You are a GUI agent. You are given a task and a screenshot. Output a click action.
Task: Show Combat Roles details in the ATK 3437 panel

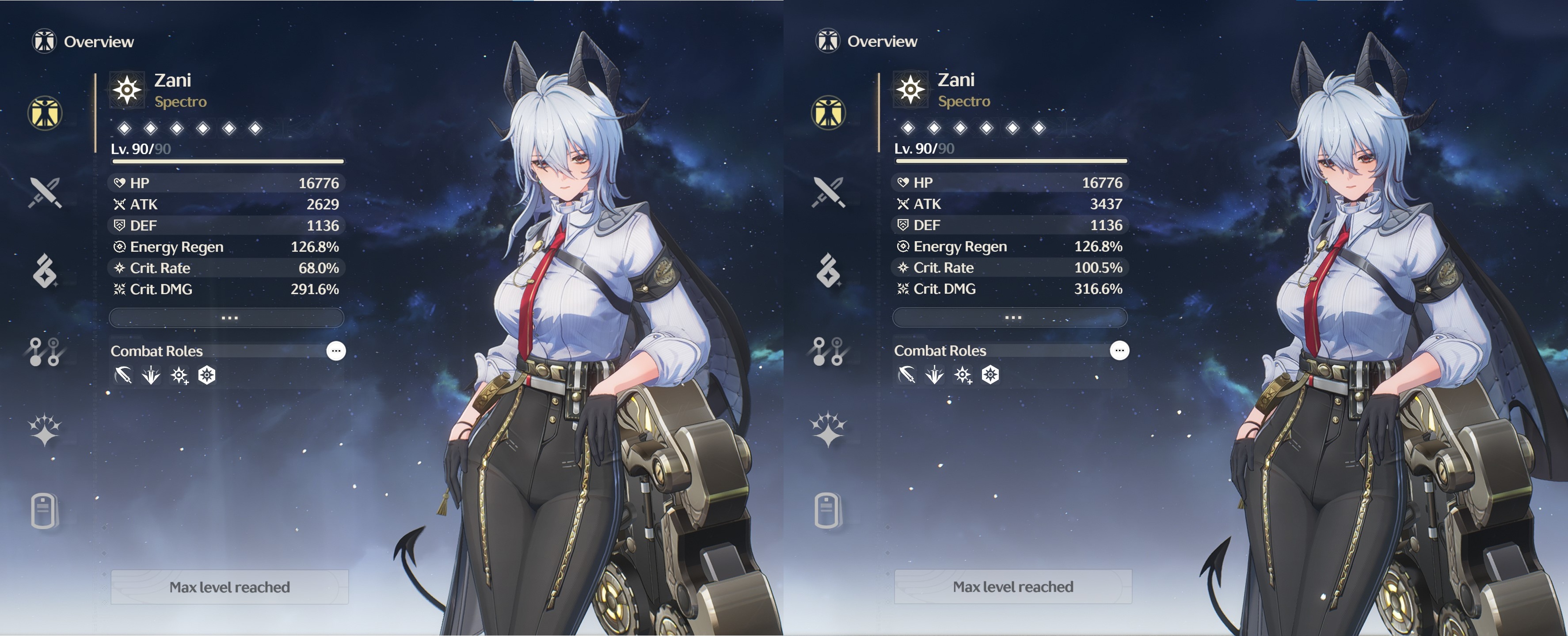pyautogui.click(x=1119, y=350)
